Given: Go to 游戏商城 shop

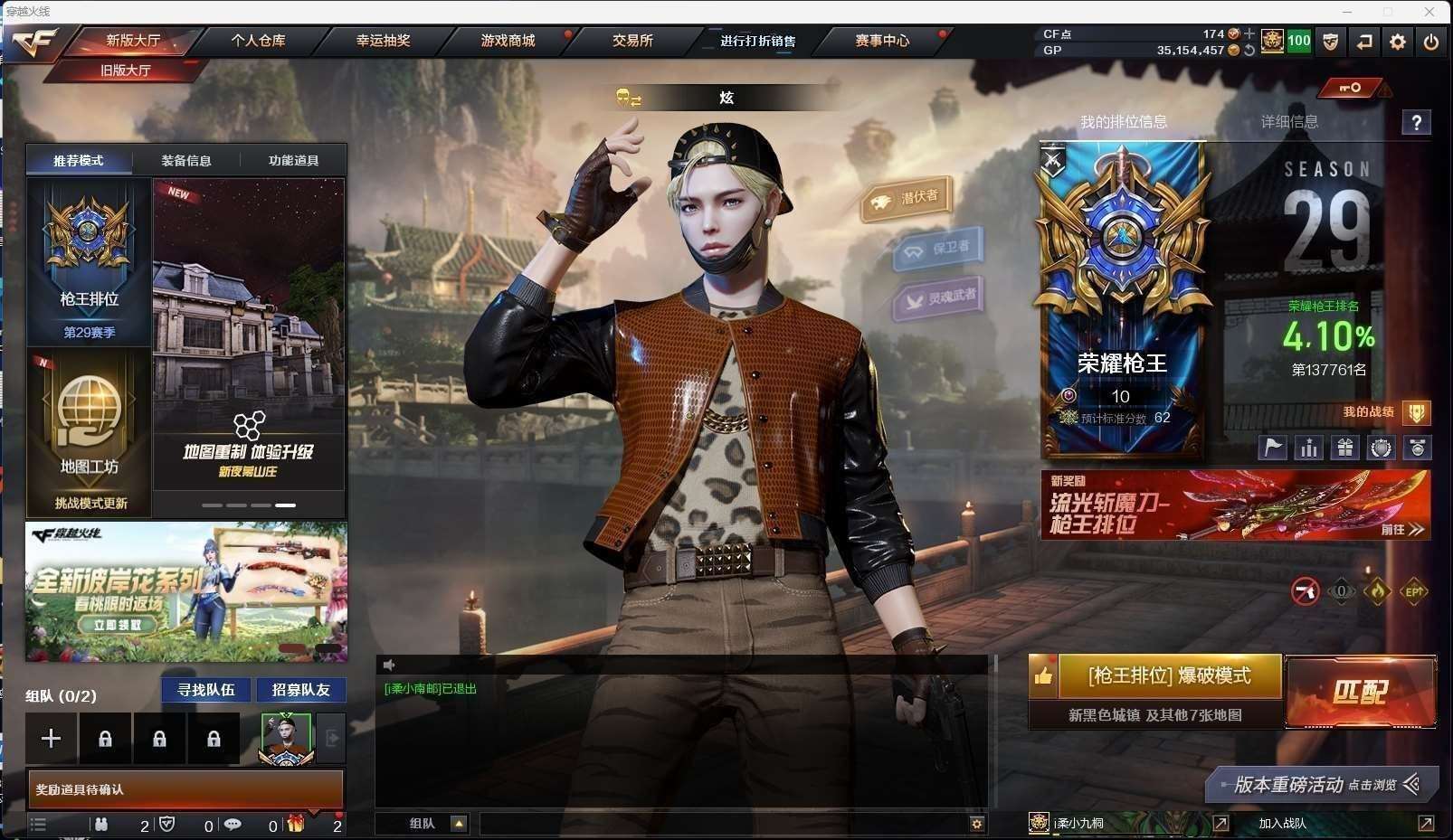Looking at the screenshot, I should [x=508, y=41].
